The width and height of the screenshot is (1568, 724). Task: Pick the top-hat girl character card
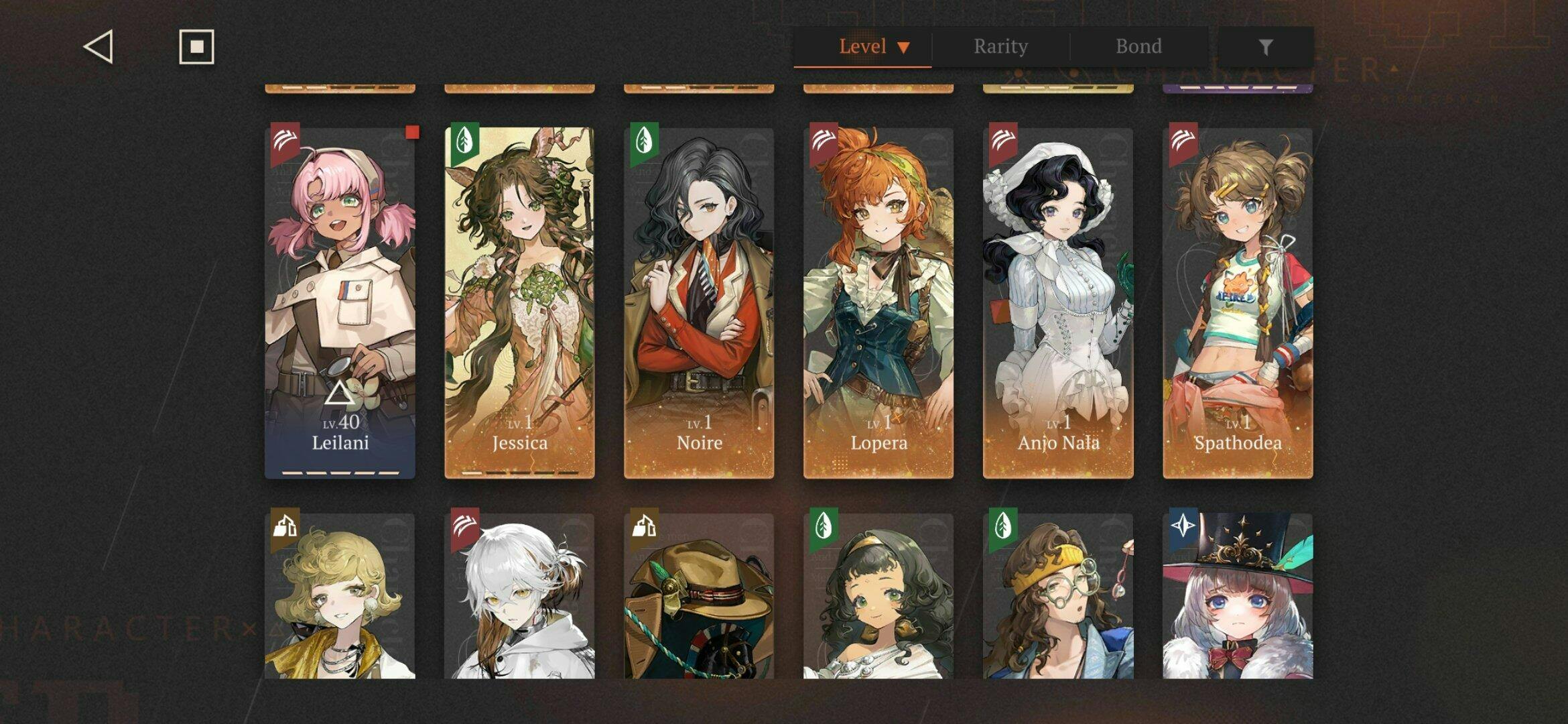[x=1238, y=597]
